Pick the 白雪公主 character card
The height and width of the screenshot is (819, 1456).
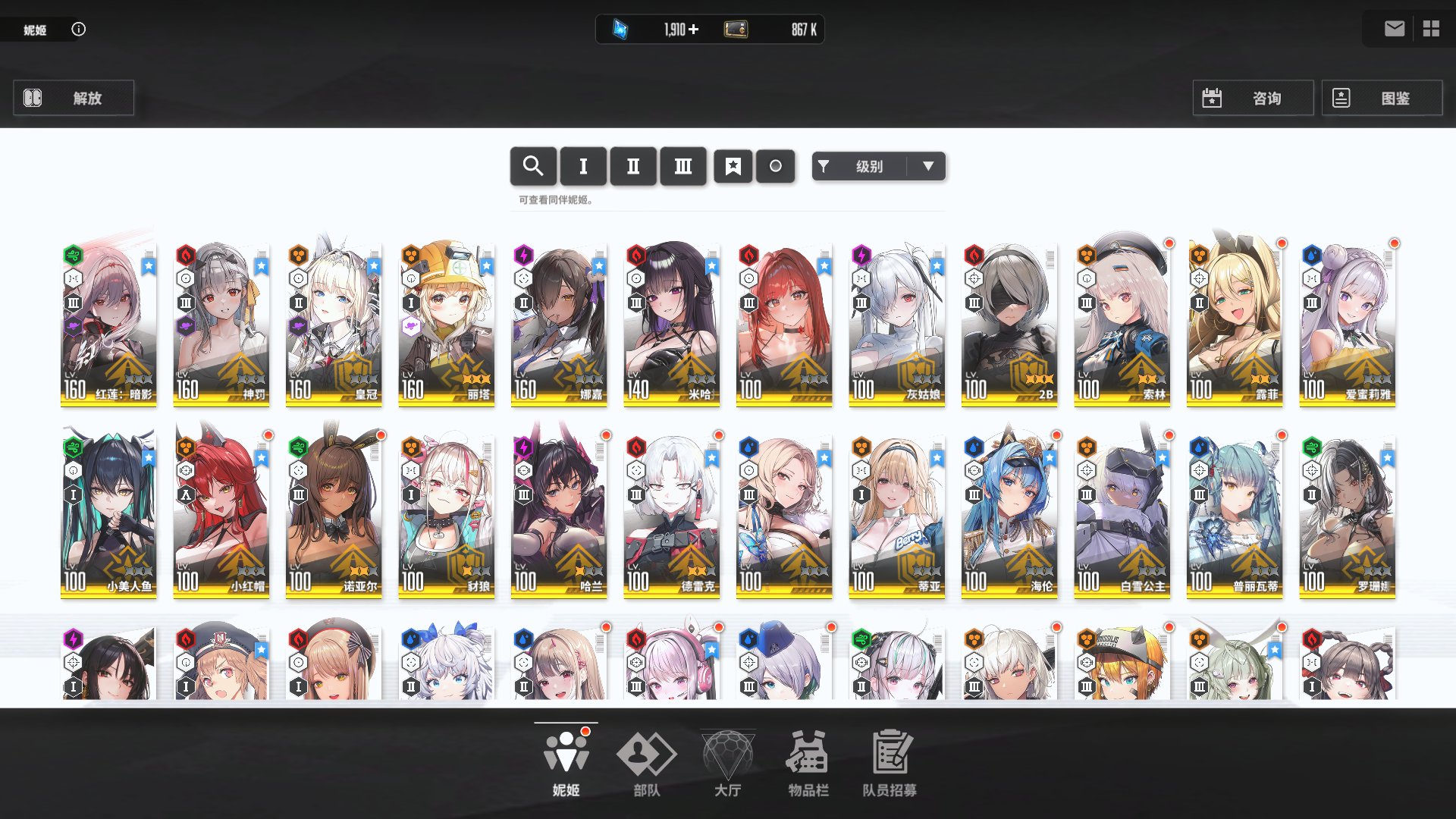[x=1122, y=516]
